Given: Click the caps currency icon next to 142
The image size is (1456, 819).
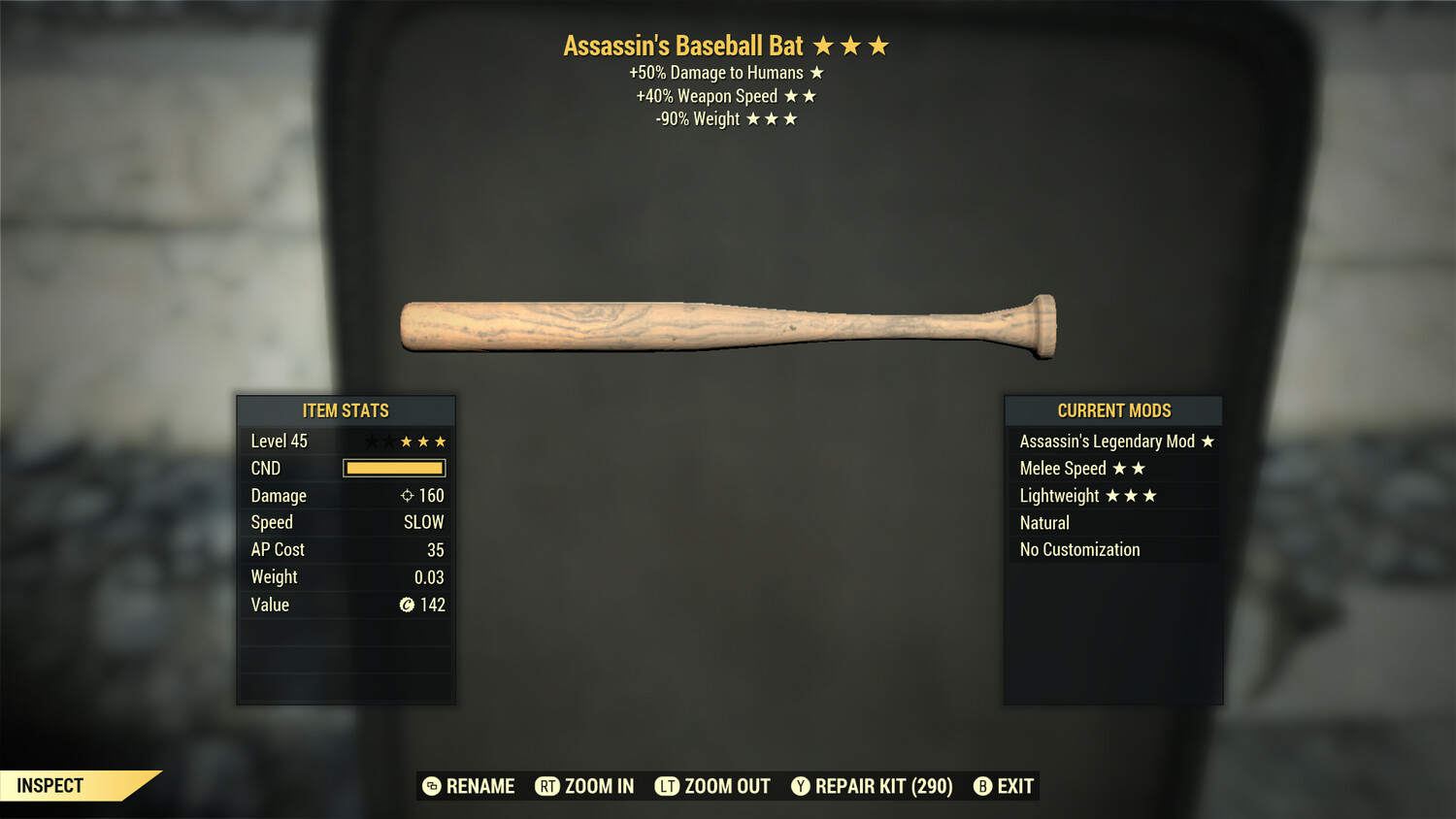Looking at the screenshot, I should point(410,605).
